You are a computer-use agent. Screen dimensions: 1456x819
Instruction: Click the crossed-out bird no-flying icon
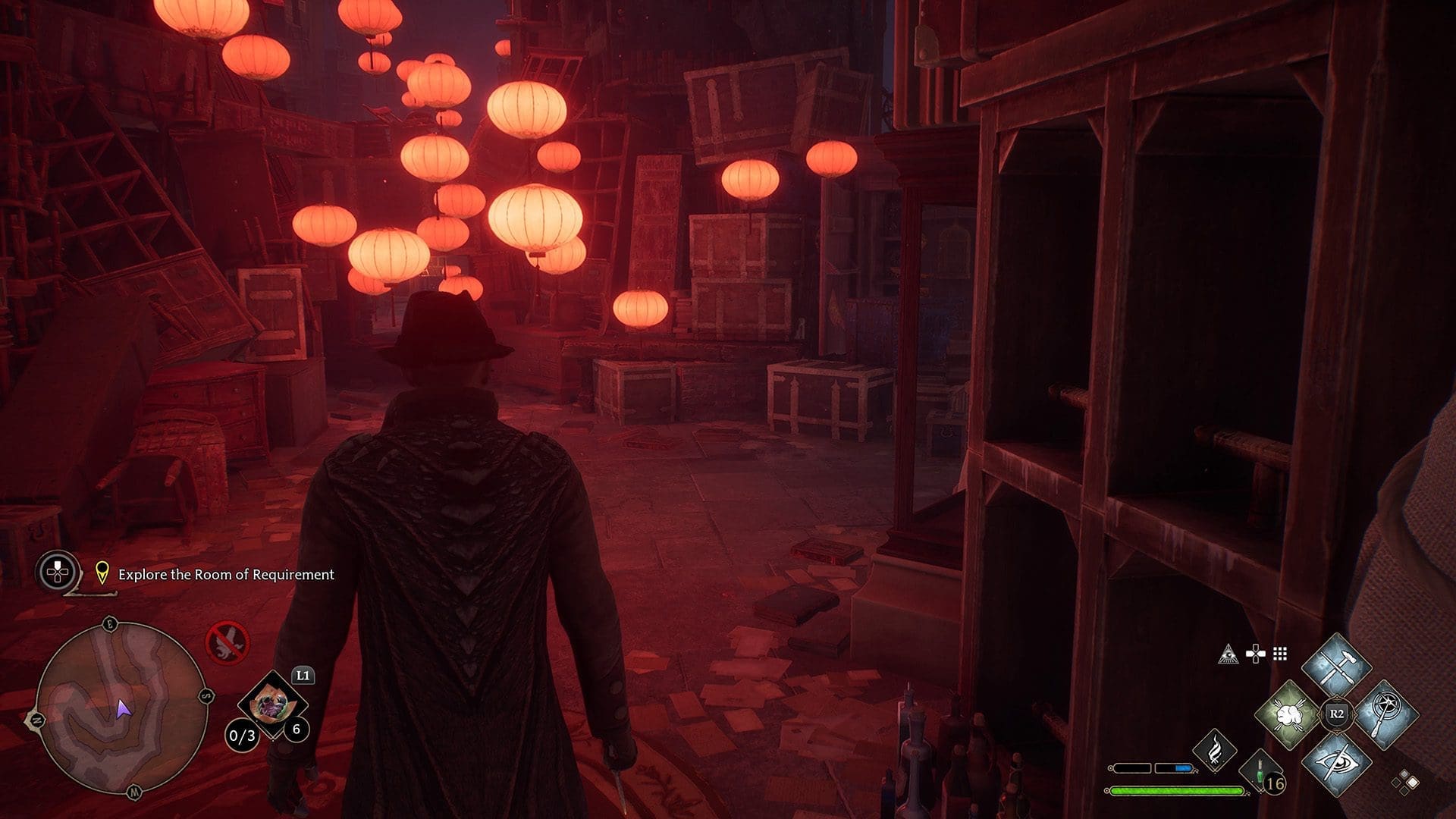tap(227, 643)
